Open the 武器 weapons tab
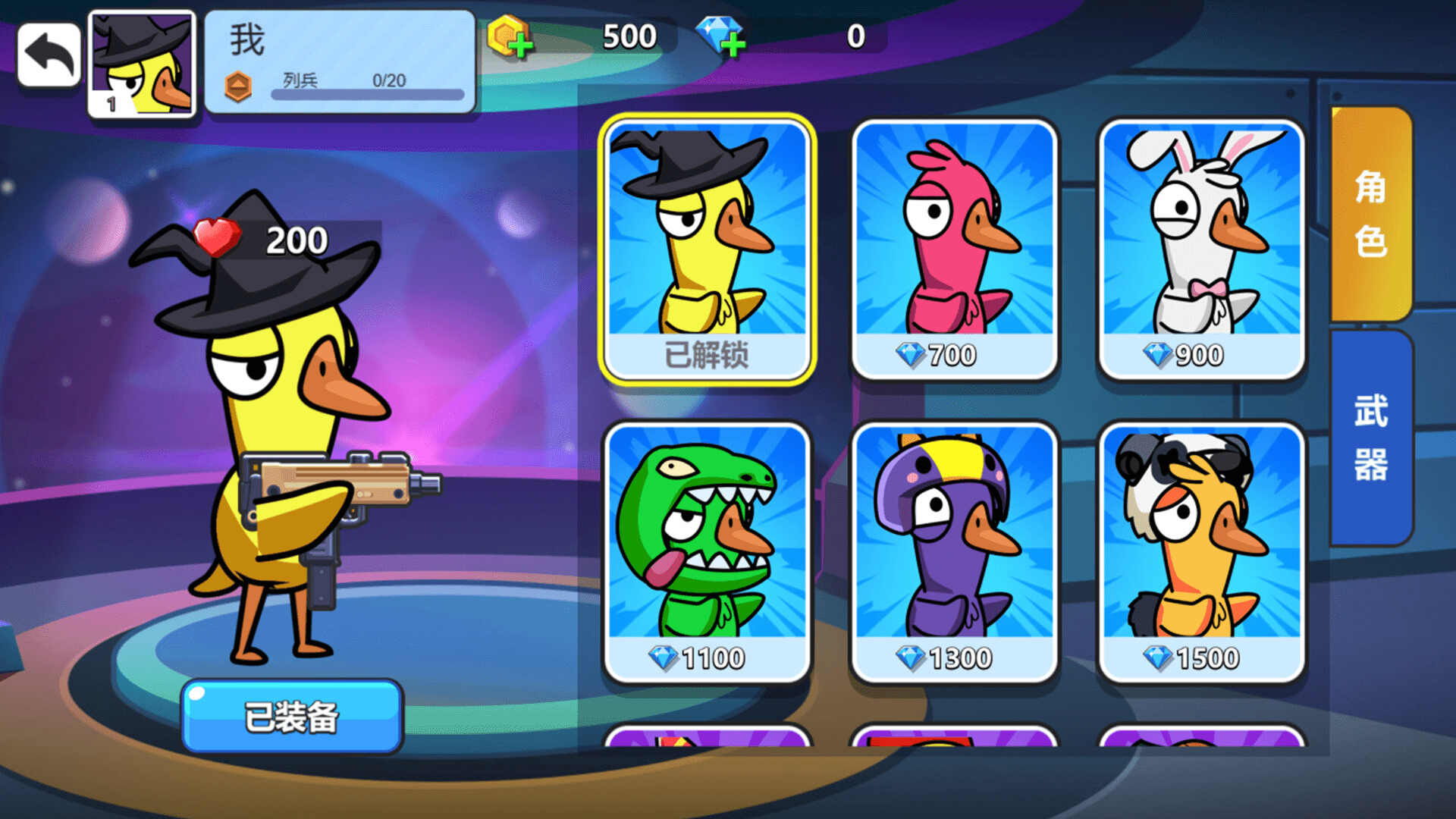1456x819 pixels. 1370,438
